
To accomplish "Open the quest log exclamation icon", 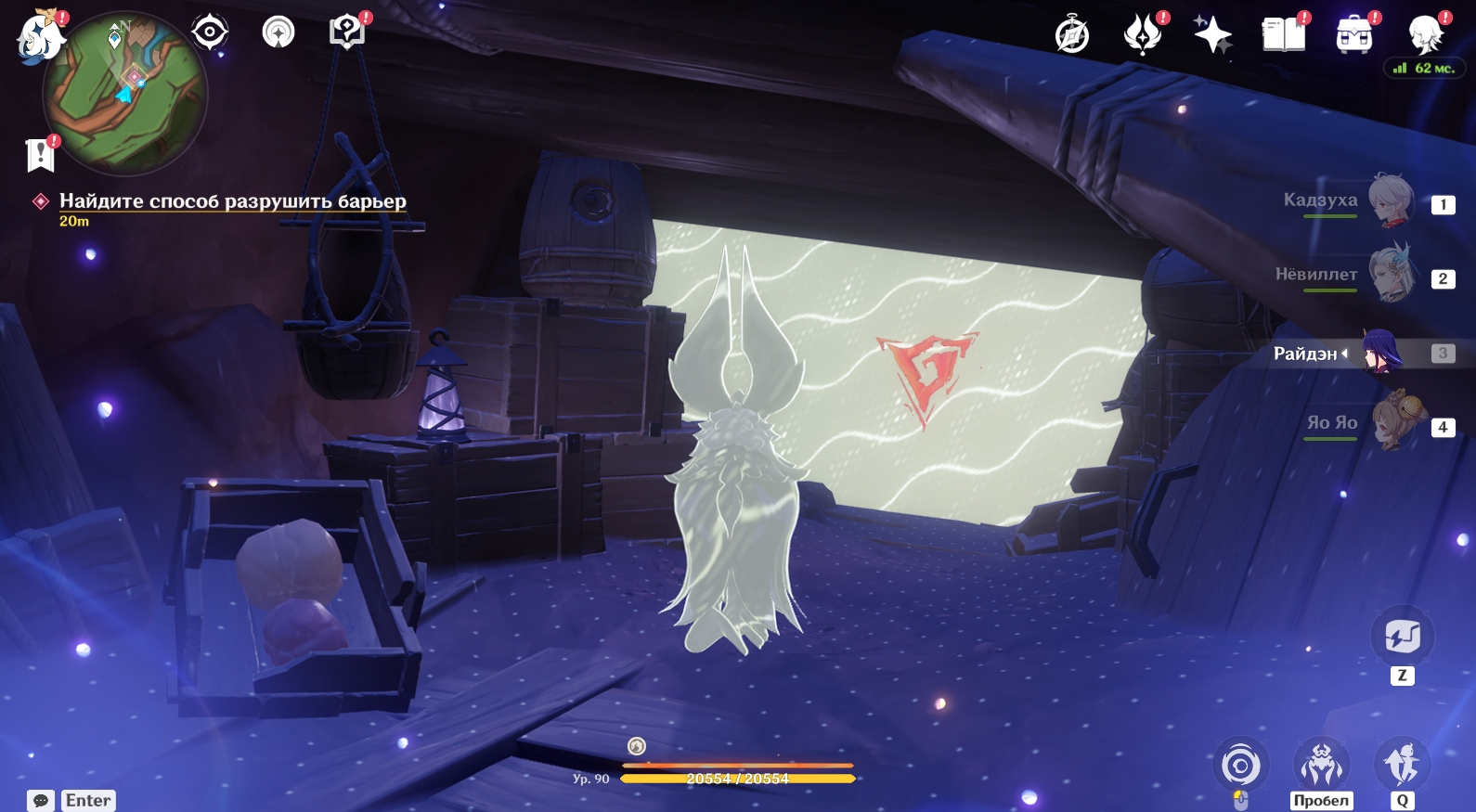I will coord(40,154).
